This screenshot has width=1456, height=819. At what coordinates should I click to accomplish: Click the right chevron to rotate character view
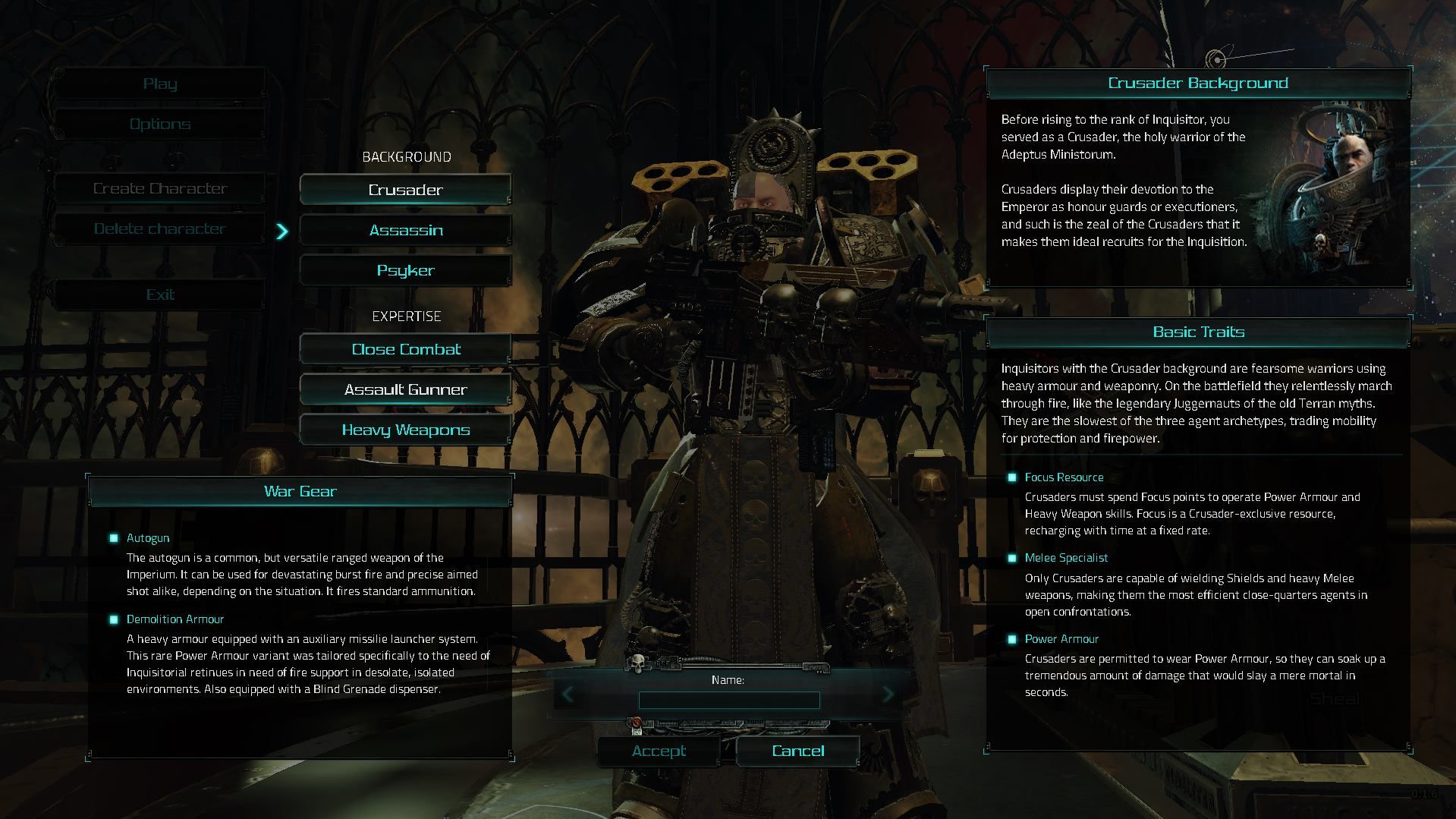coord(889,694)
